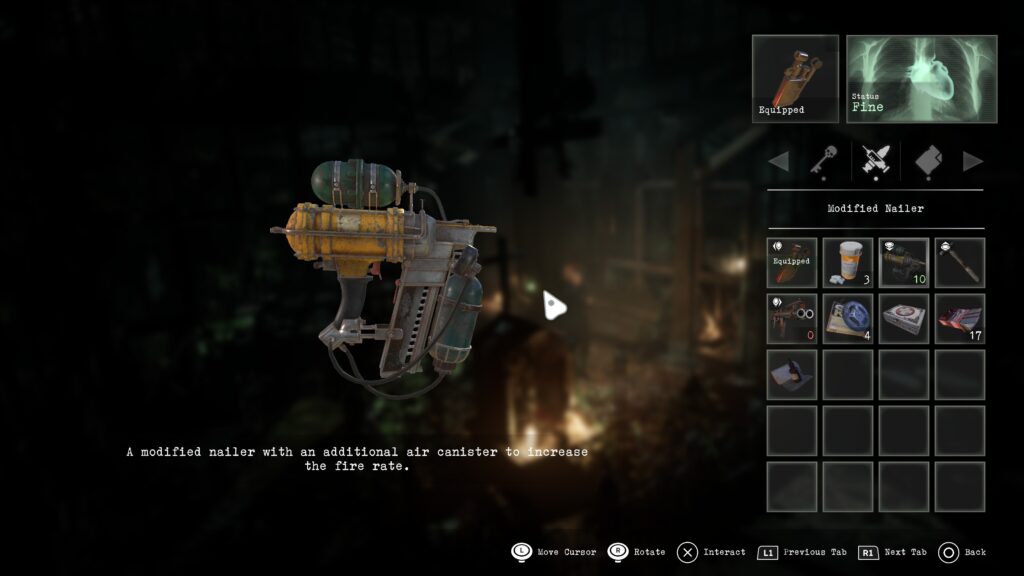Switch to the documents tab

(929, 161)
